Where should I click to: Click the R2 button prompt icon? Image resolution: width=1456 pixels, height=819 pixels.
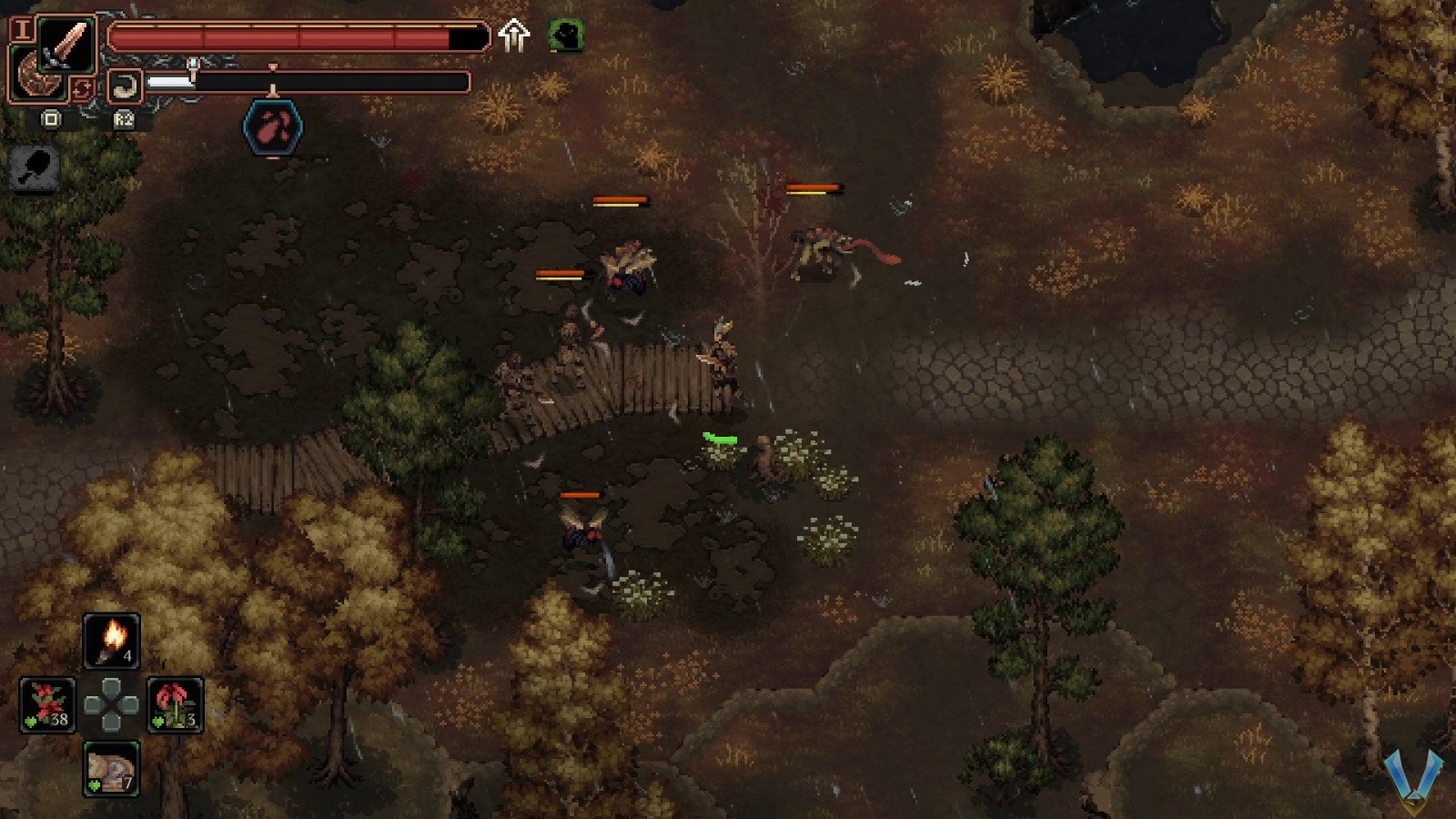(125, 118)
